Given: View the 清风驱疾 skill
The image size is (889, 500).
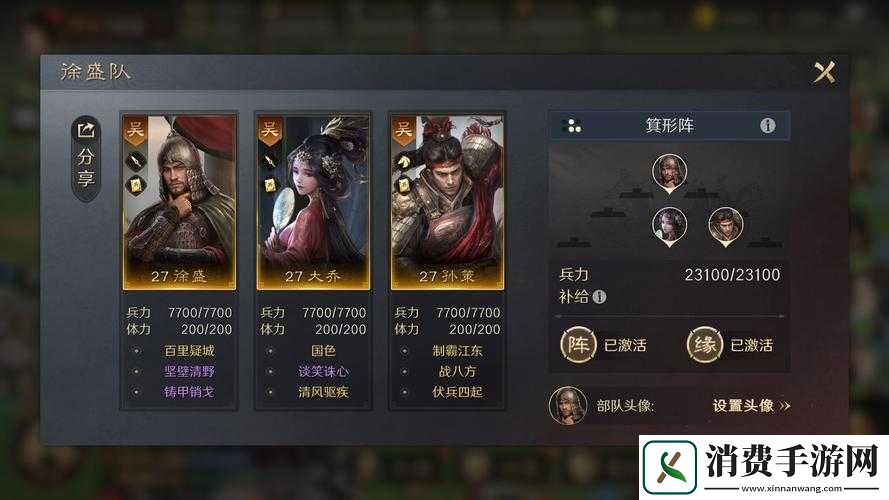Looking at the screenshot, I should pos(323,392).
